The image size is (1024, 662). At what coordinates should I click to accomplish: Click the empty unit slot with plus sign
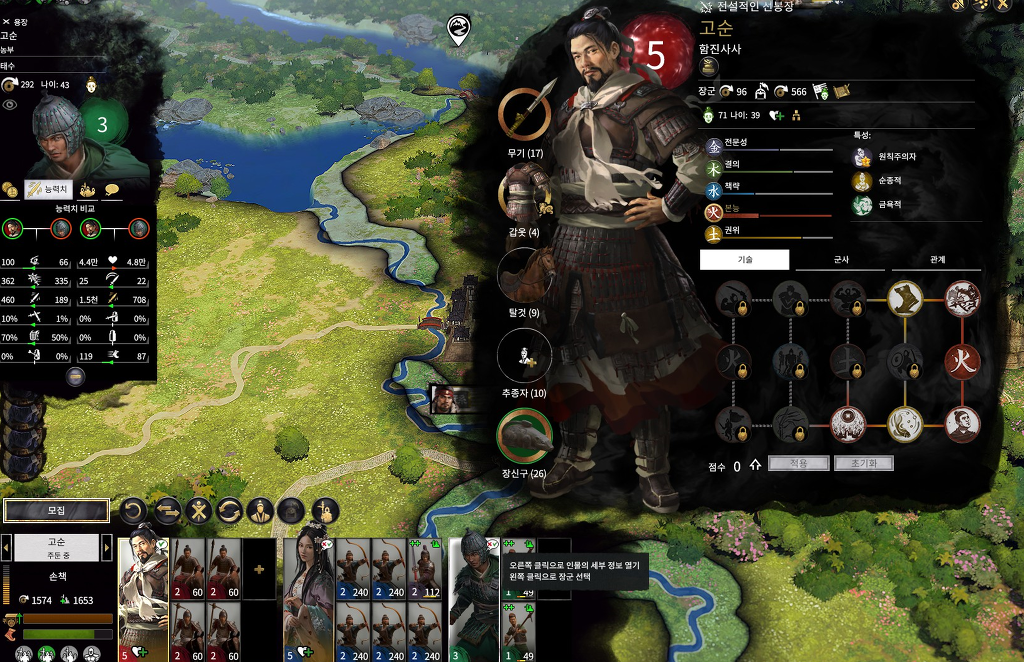coord(260,568)
